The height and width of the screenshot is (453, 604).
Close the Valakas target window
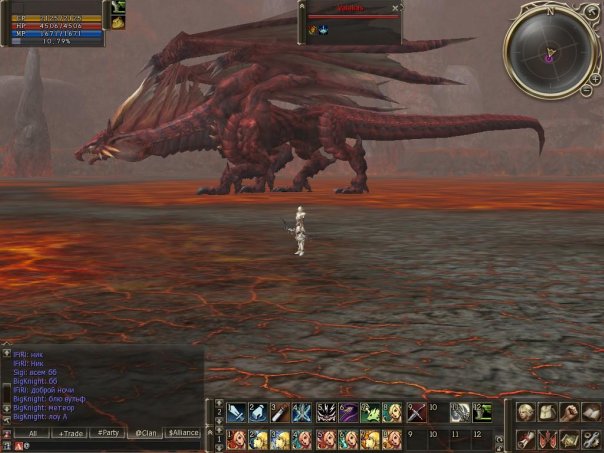(x=395, y=8)
